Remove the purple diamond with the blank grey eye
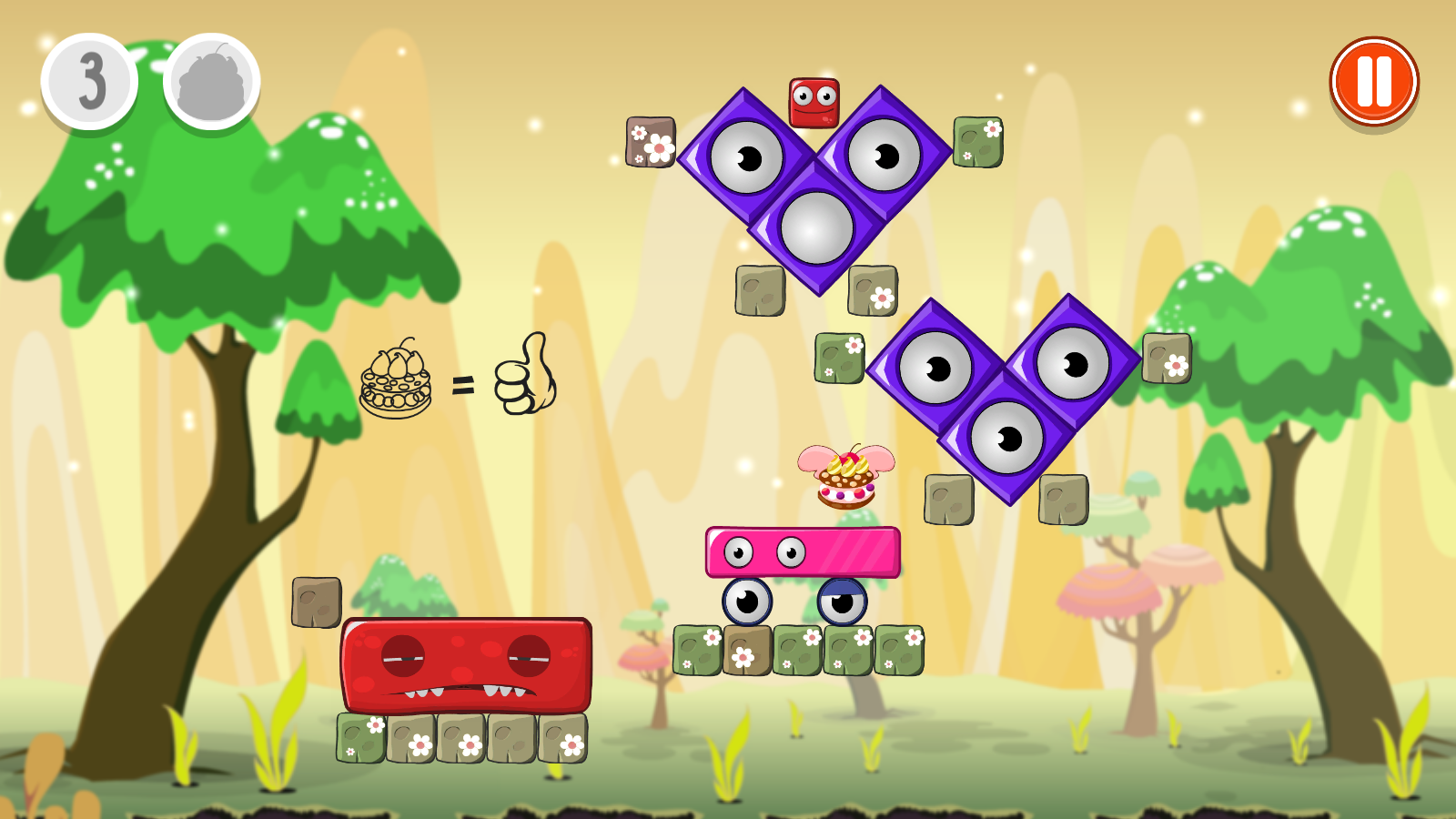Screen dimensions: 1456x819 (816, 227)
